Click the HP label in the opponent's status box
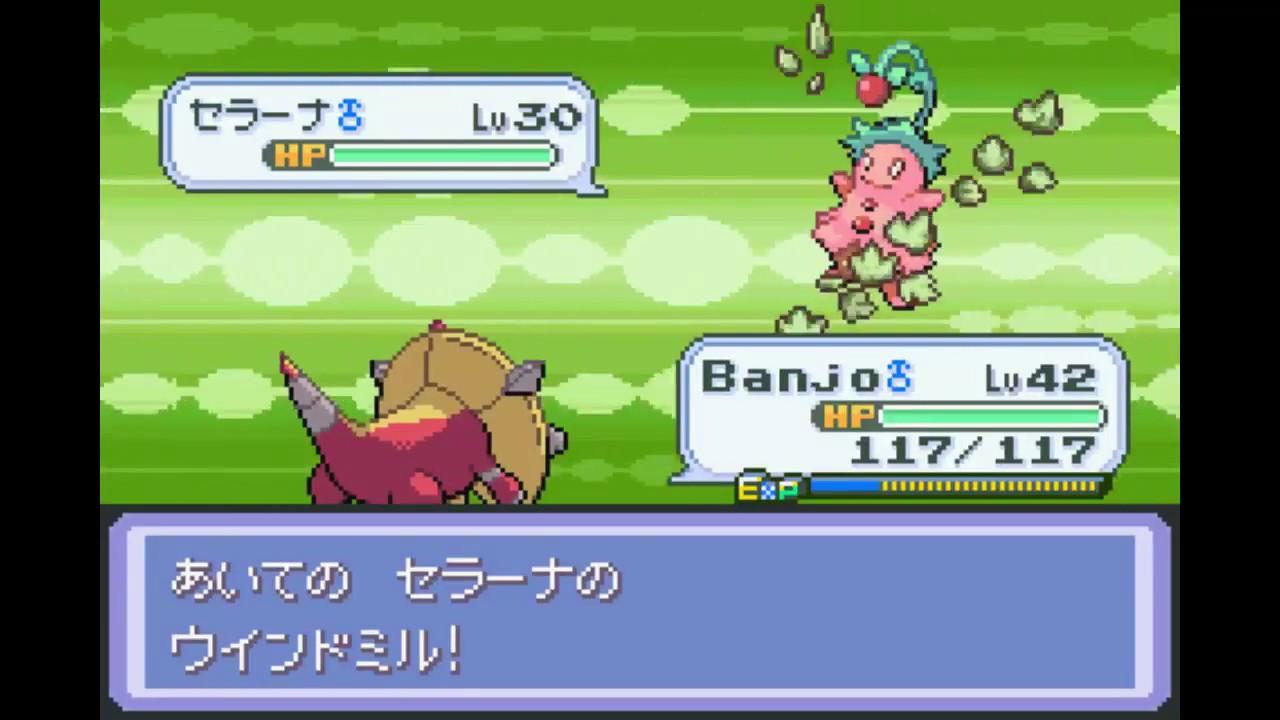 pos(298,155)
